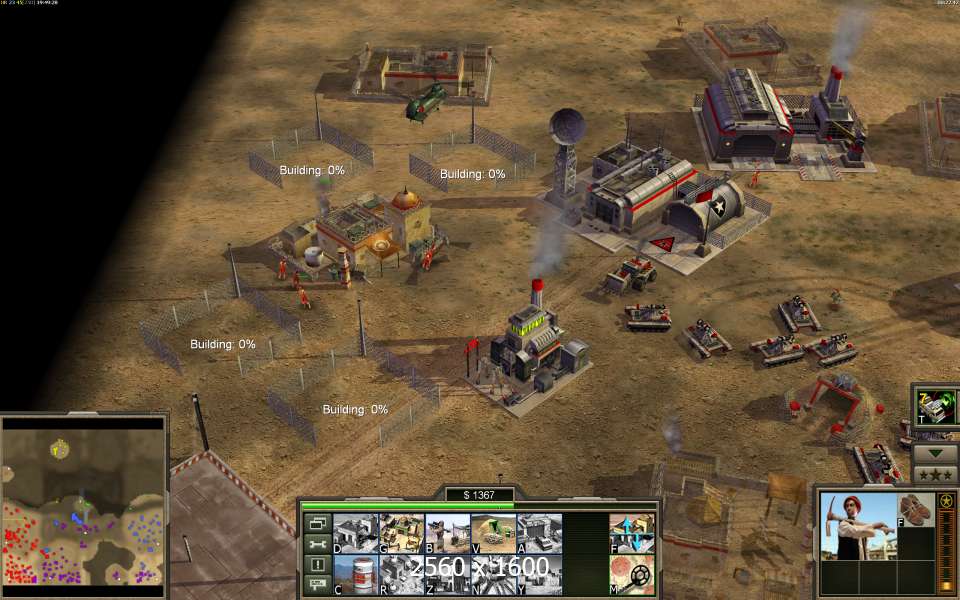Activate the mine detector command labeled M
This screenshot has height=600, width=960.
pyautogui.click(x=632, y=575)
